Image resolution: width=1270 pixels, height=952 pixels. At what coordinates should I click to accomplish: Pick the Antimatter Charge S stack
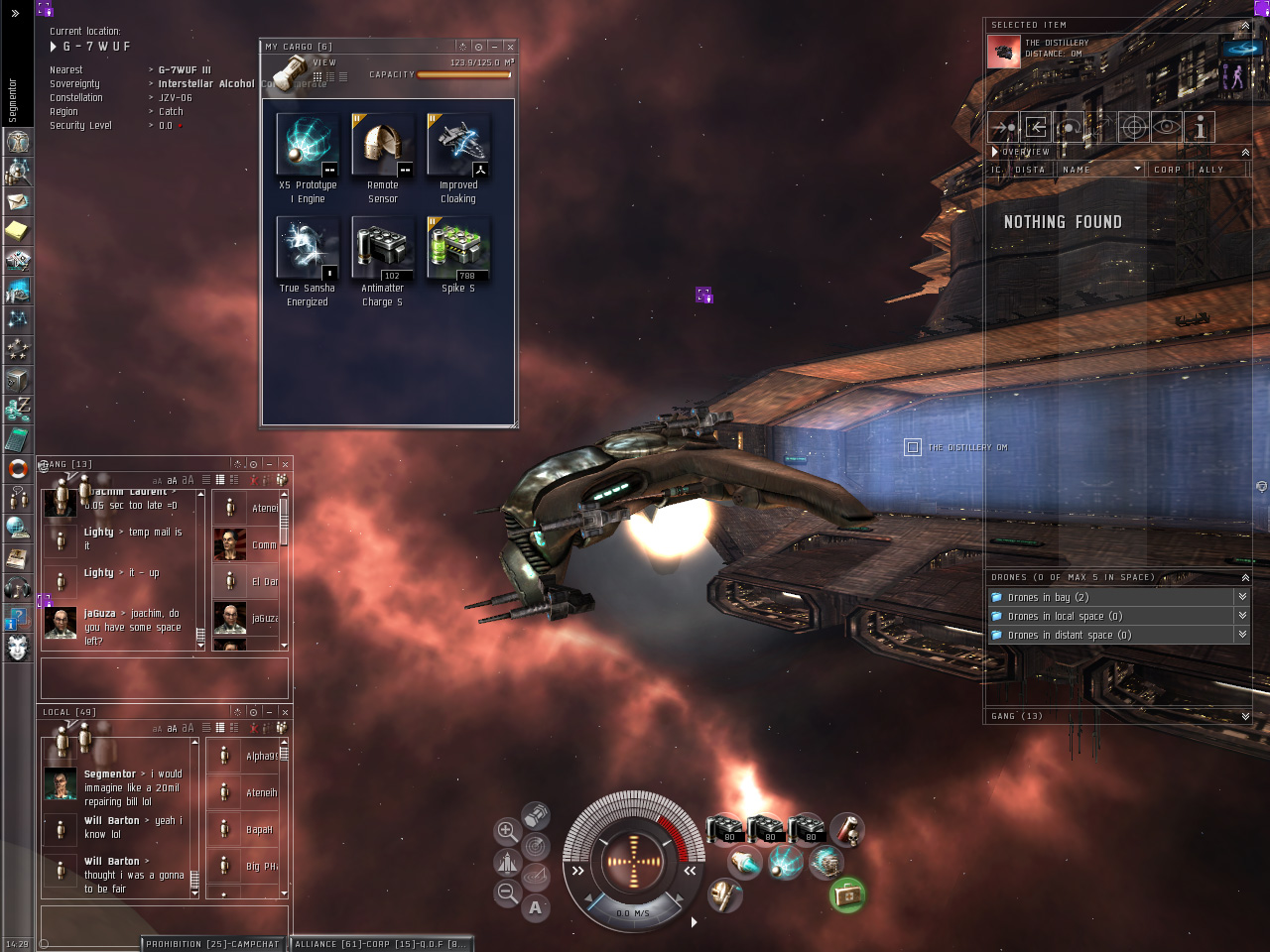383,249
